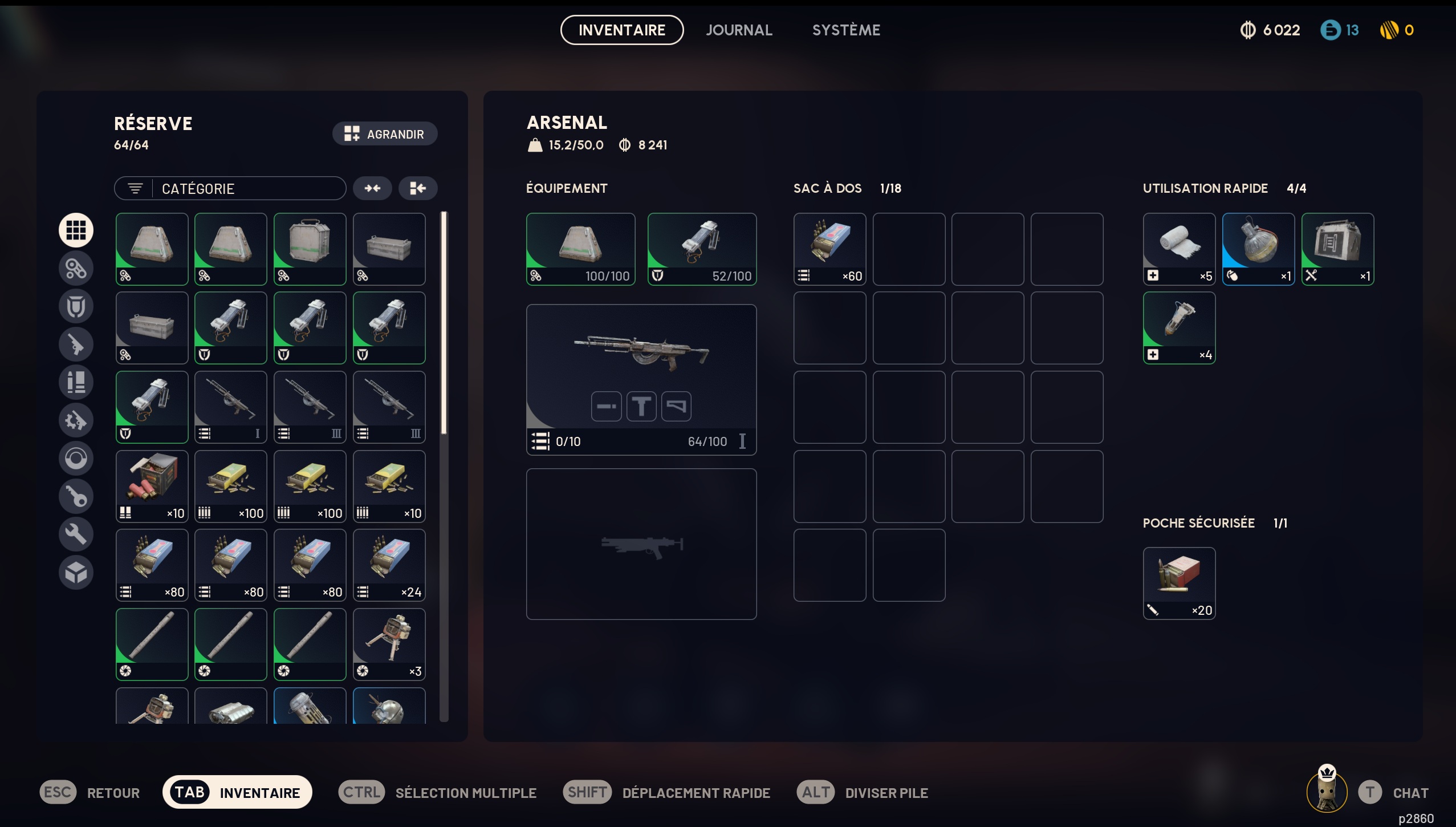Viewport: 1456px width, 827px height.
Task: Select the equipped backpack showing 100/100
Action: (580, 249)
